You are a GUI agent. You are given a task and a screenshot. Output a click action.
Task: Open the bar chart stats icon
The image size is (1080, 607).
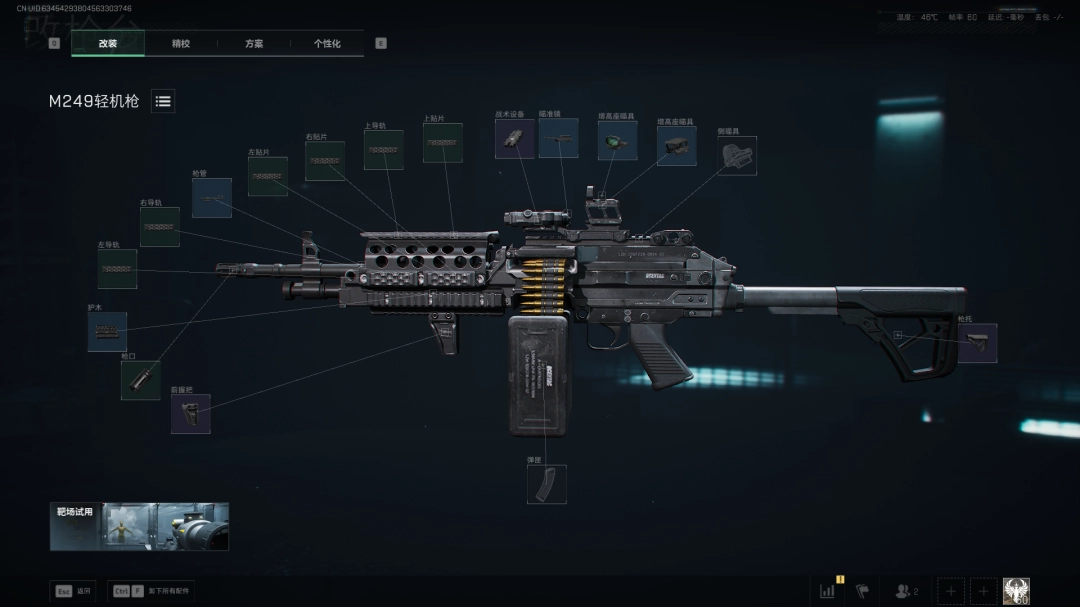click(827, 591)
